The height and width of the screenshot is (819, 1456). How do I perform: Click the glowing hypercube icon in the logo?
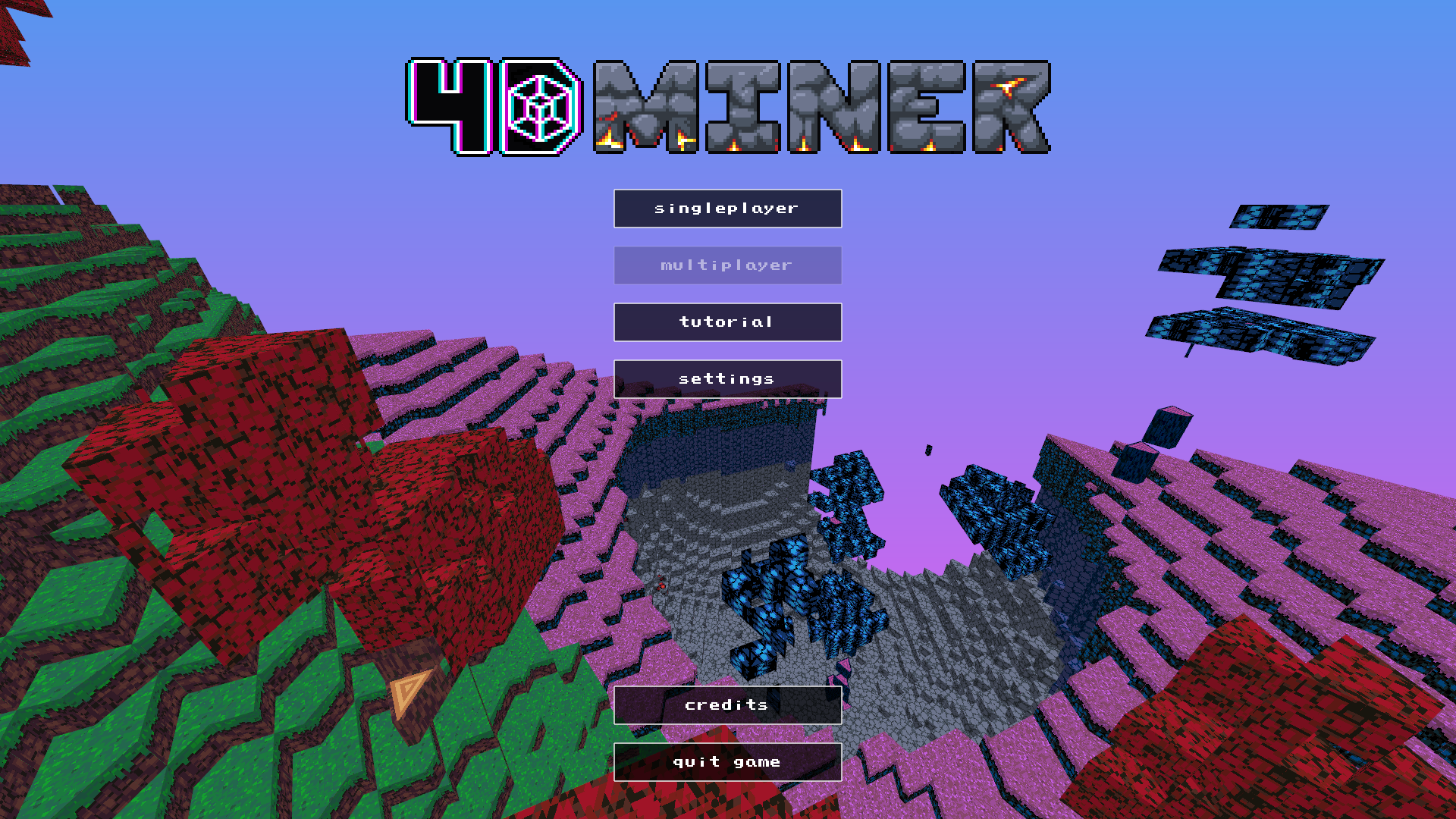click(538, 108)
